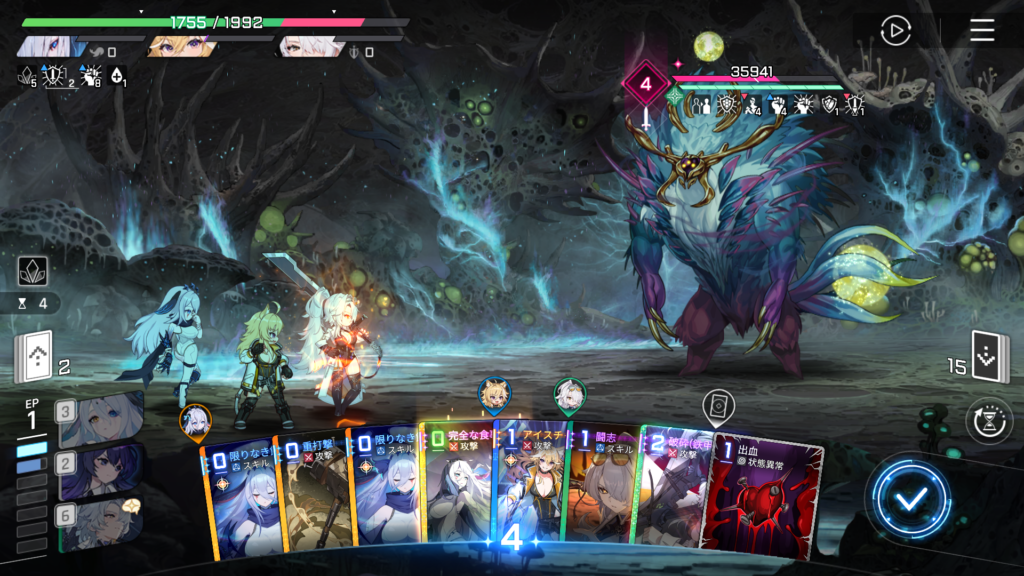
Task: End the turn with the checkmark button
Action: click(x=910, y=499)
